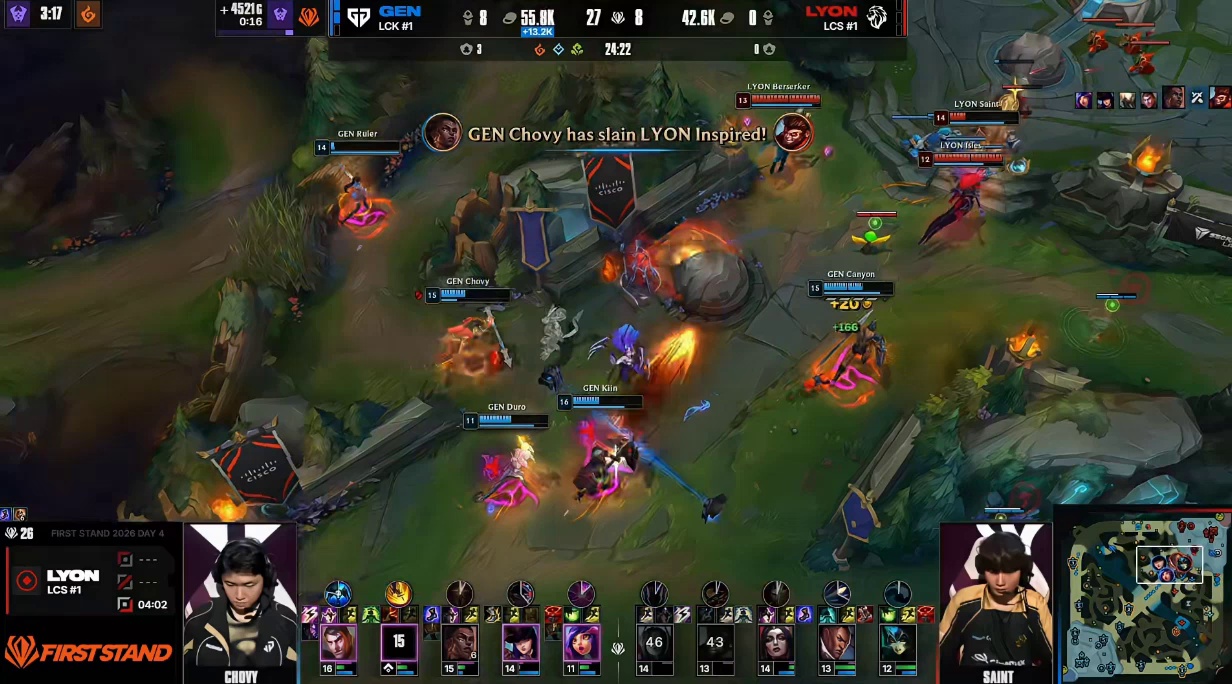Select the level 11 purple-haired champion portrait

pyautogui.click(x=580, y=642)
